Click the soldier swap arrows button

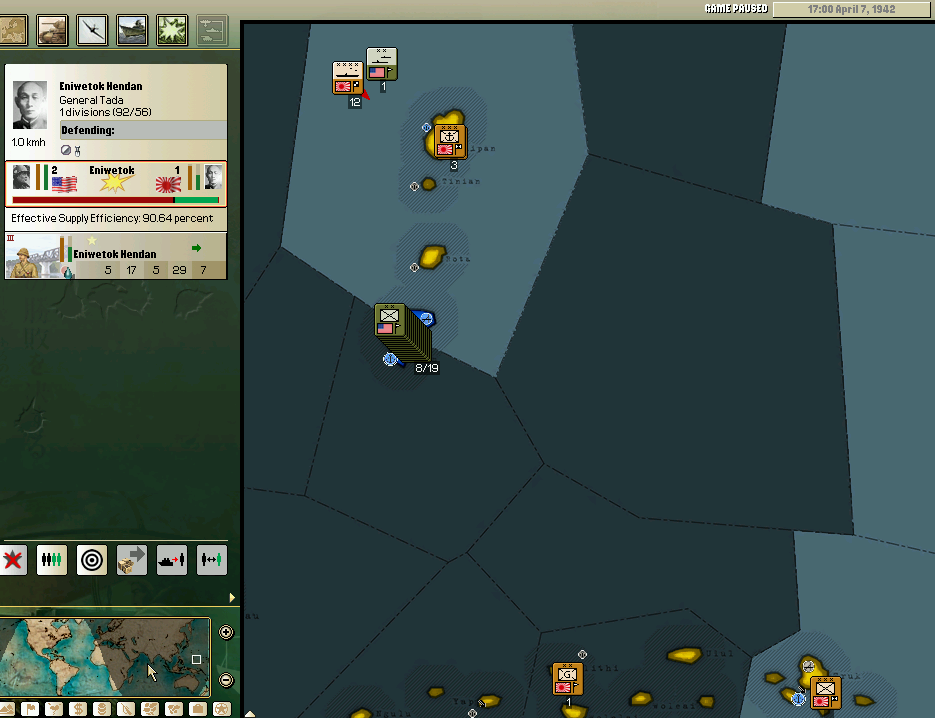[212, 560]
